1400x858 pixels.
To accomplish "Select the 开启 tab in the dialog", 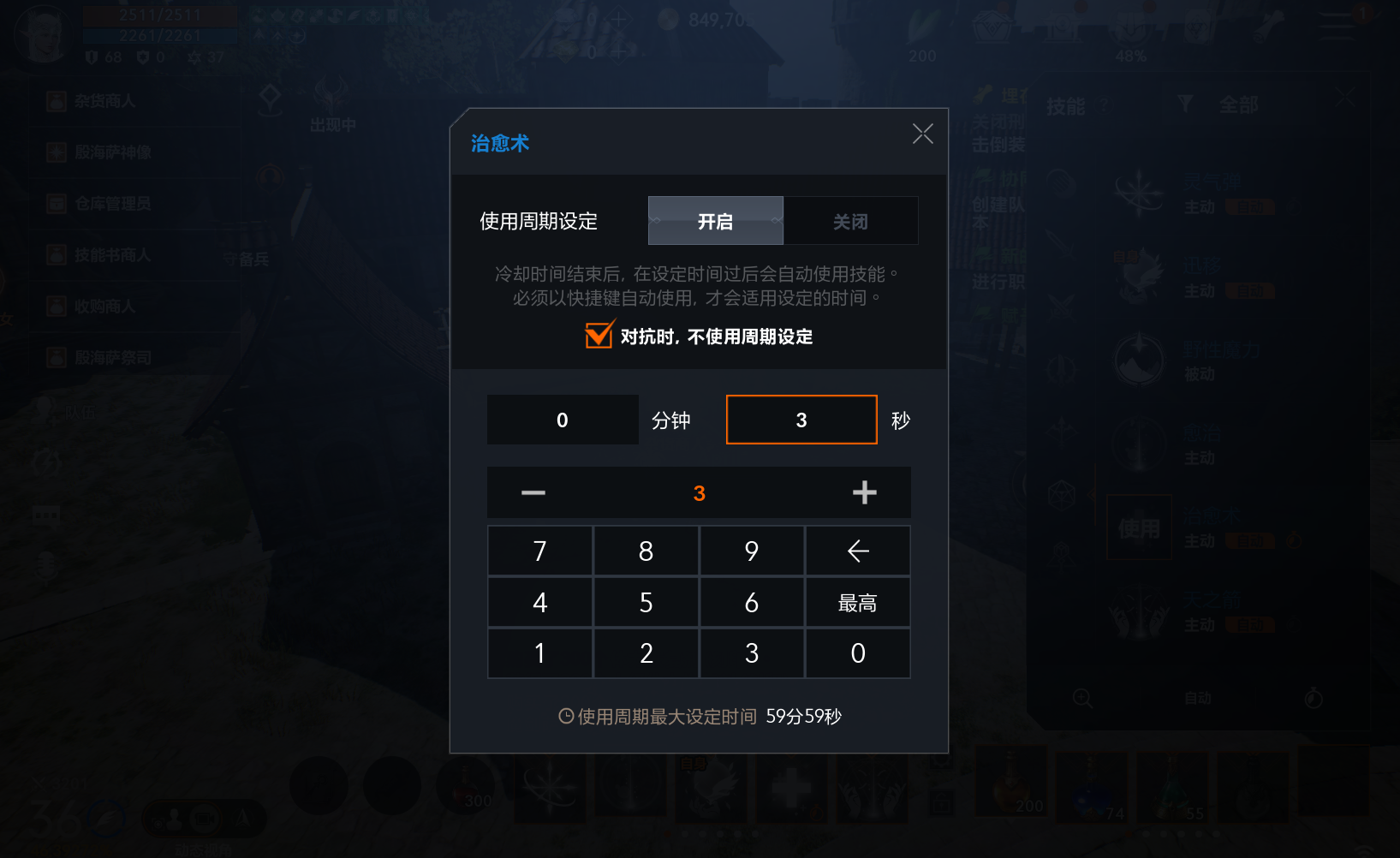I will 715,220.
